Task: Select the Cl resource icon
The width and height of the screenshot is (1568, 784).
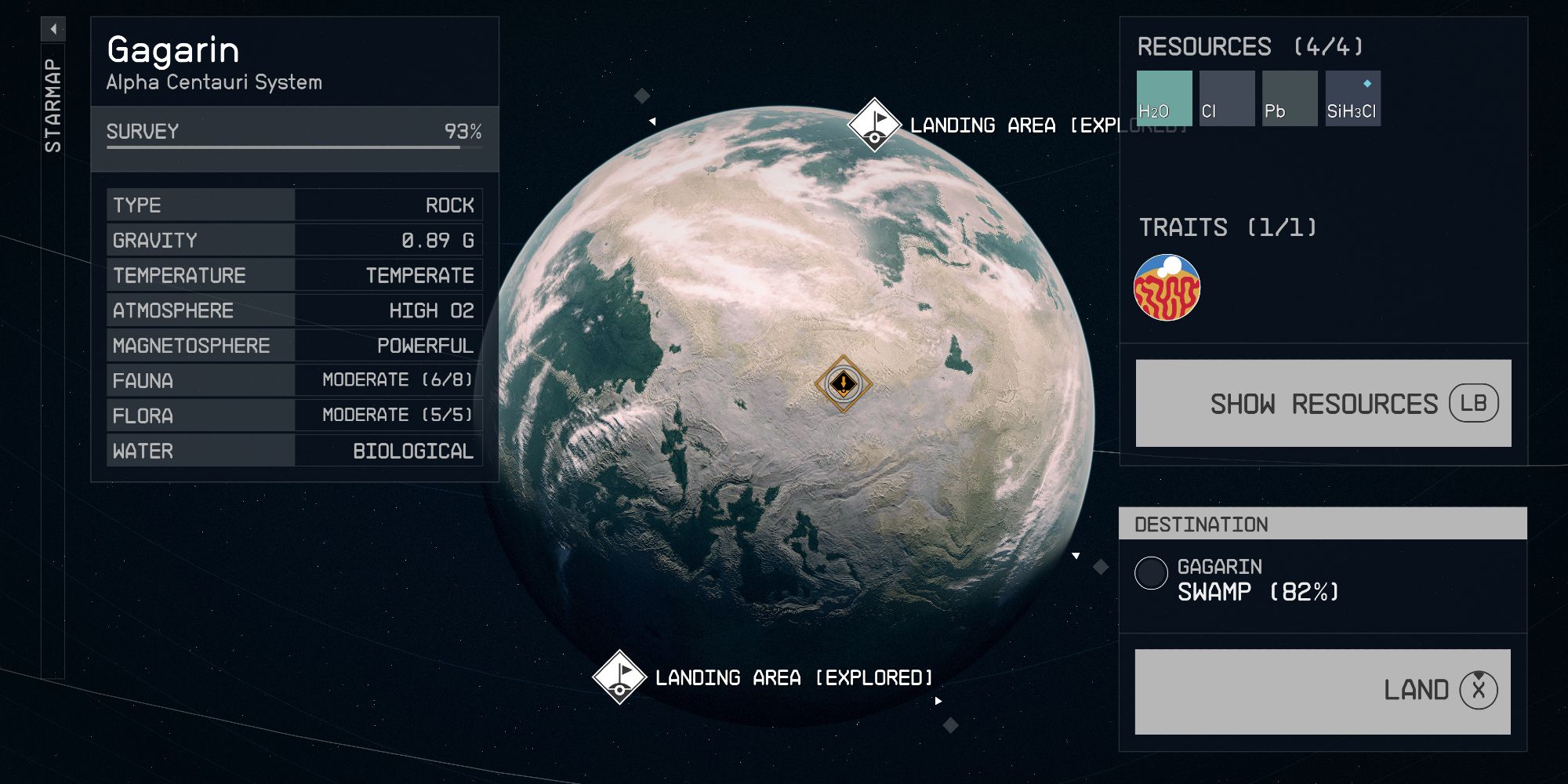Action: coord(1228,98)
